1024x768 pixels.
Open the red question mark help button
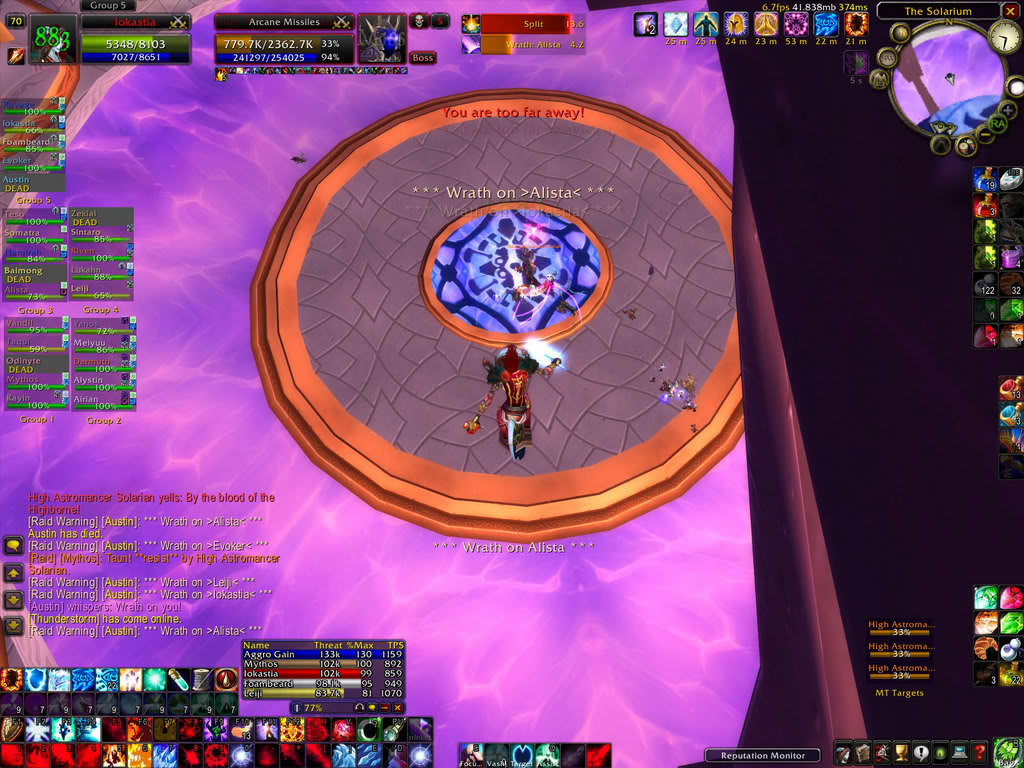[978, 752]
